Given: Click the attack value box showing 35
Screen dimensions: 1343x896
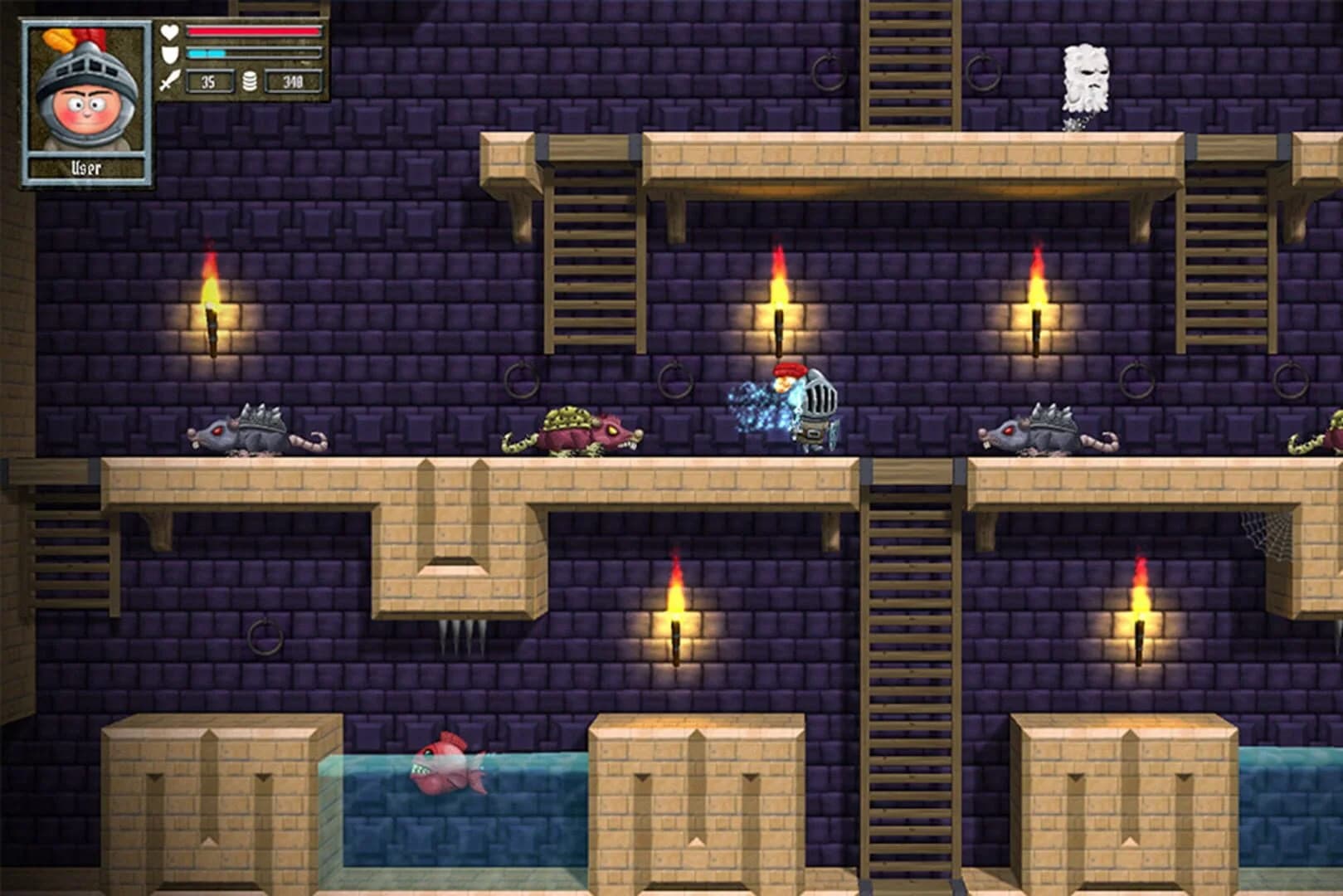Looking at the screenshot, I should point(208,81).
